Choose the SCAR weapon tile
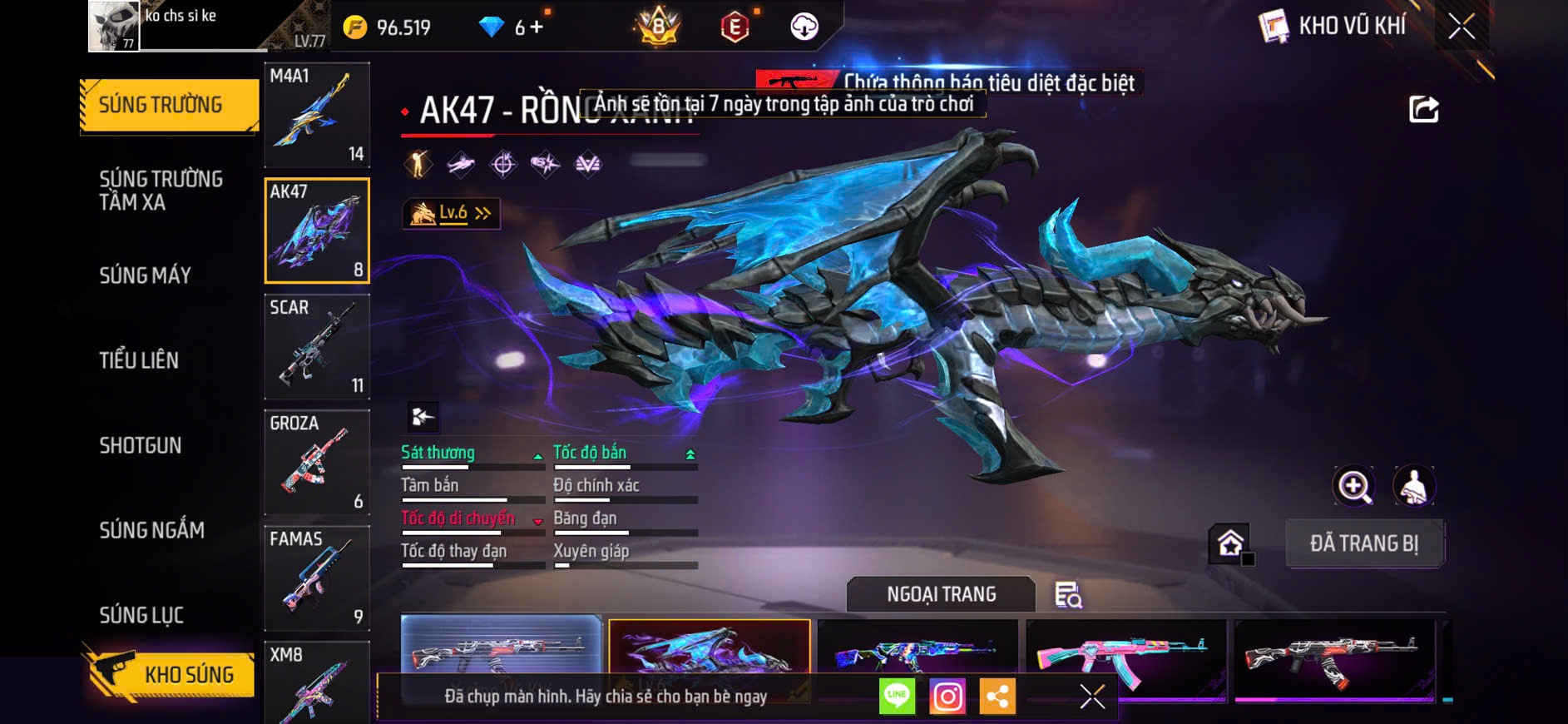Screen dimensions: 1568x724 click(x=317, y=346)
